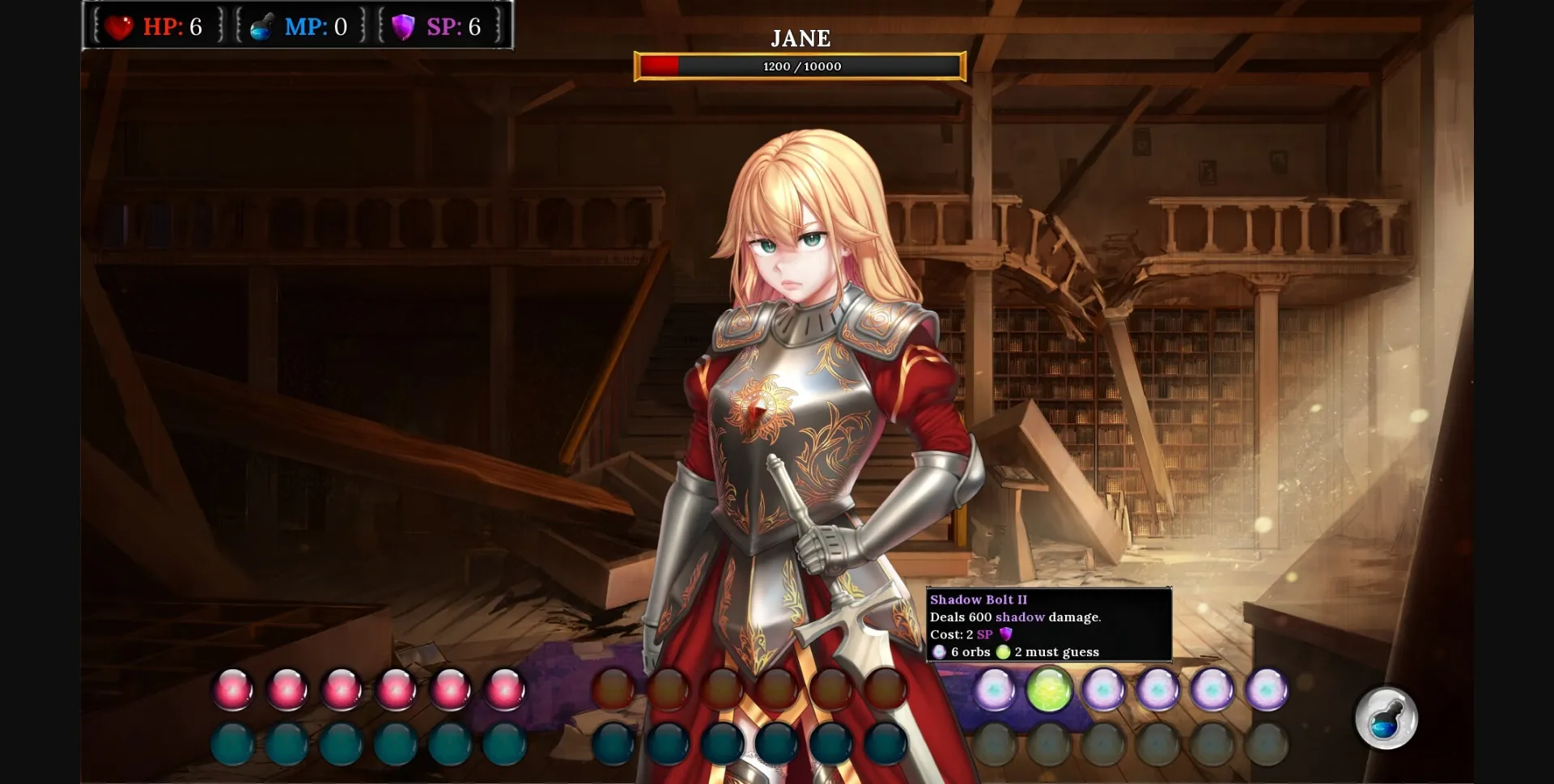1554x784 pixels.
Task: Select the glowing green Shadow Bolt II orb
Action: 1049,690
